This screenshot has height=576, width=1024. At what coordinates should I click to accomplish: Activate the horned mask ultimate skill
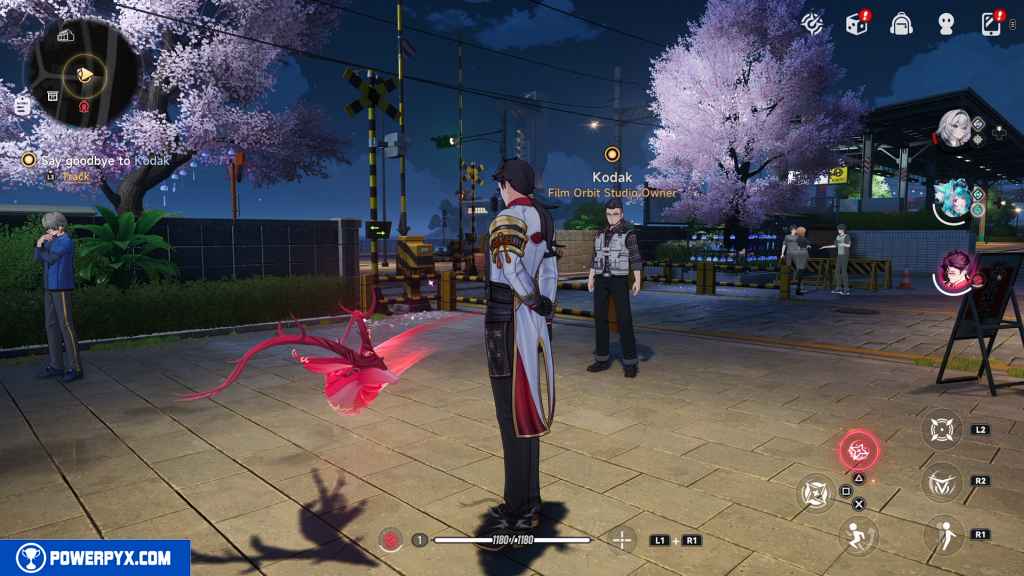pyautogui.click(x=941, y=483)
